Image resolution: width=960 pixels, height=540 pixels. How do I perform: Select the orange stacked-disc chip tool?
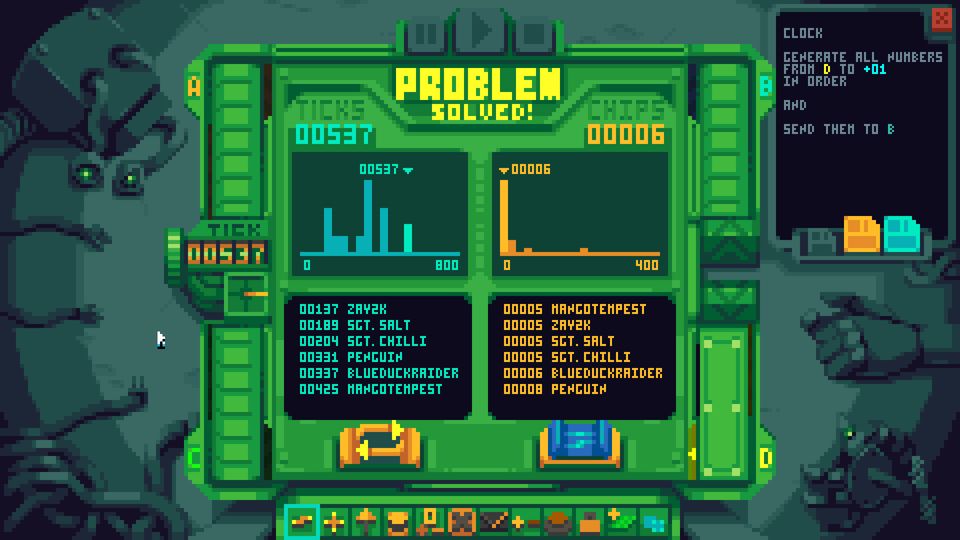point(397,521)
